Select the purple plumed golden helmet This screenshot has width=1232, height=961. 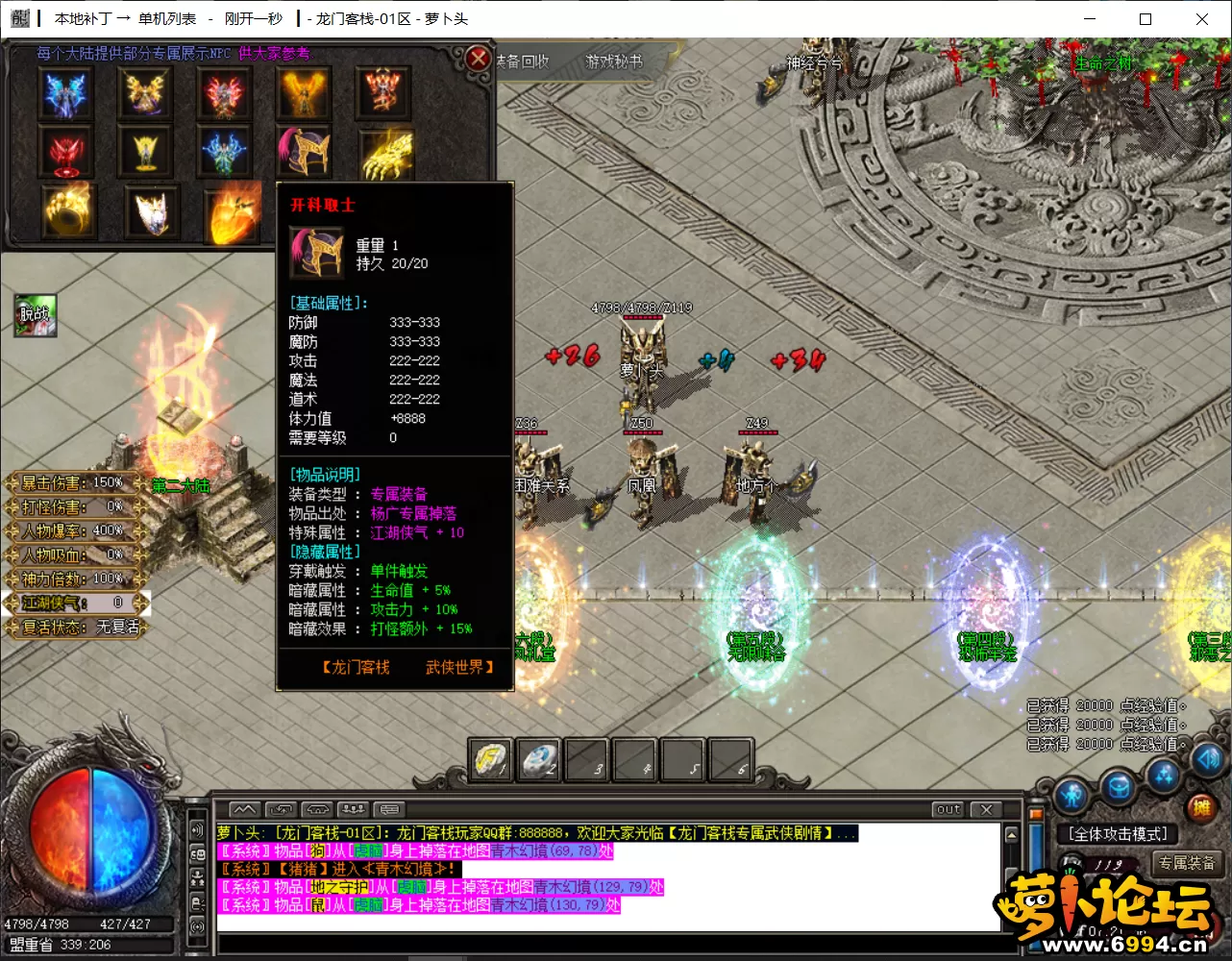(x=306, y=150)
